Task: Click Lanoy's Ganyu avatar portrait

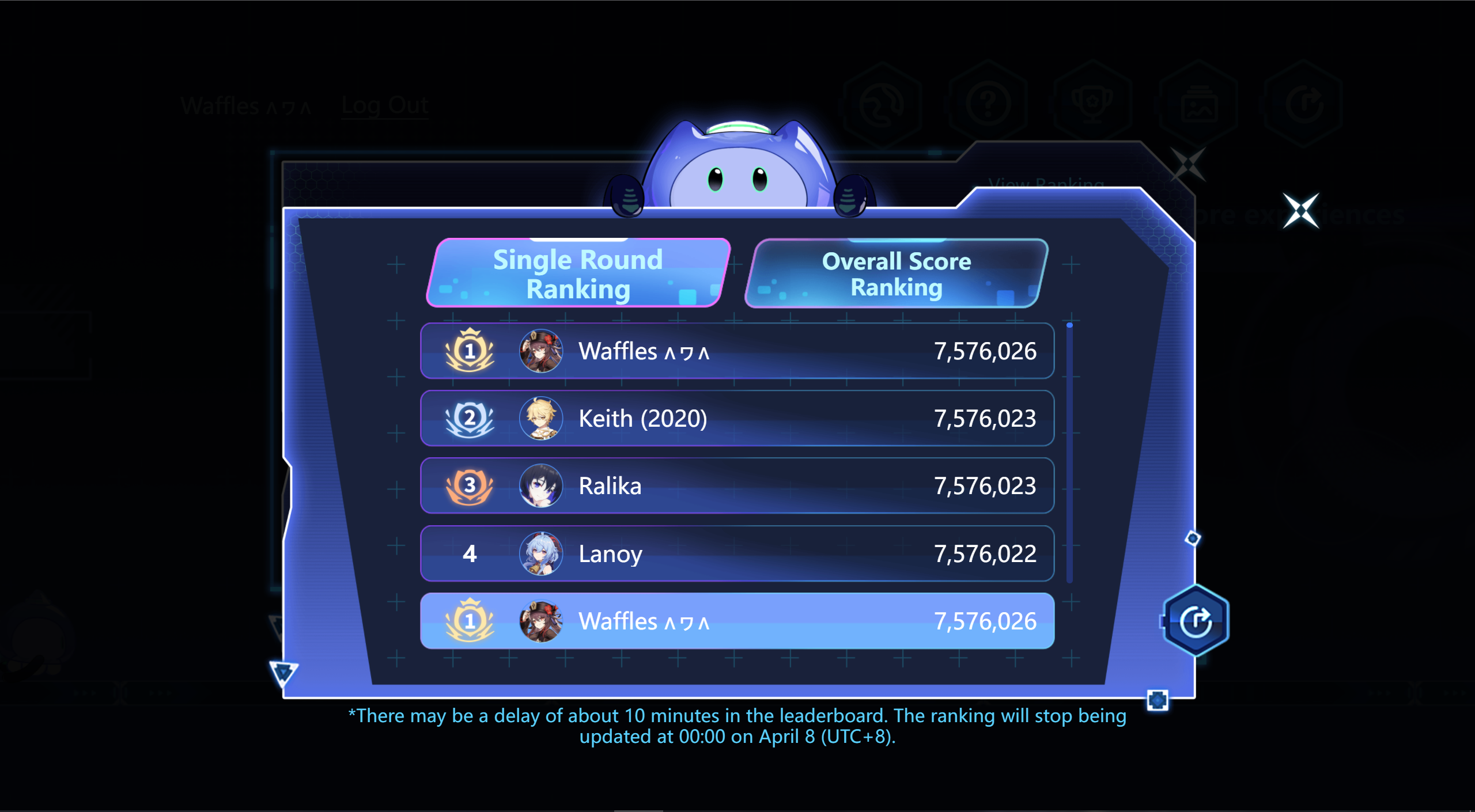Action: [540, 554]
